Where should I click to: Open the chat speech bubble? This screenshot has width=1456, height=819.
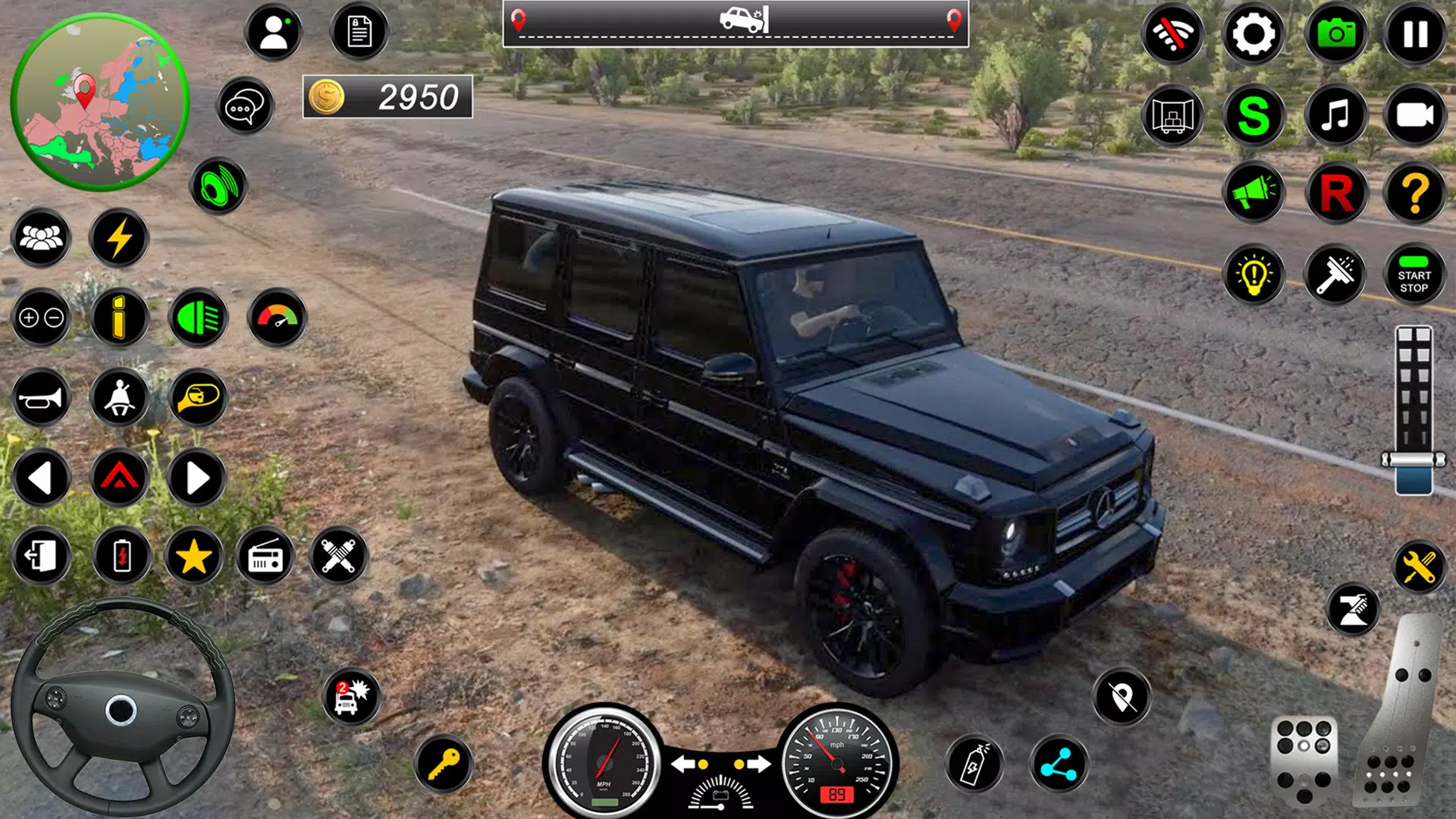[244, 106]
